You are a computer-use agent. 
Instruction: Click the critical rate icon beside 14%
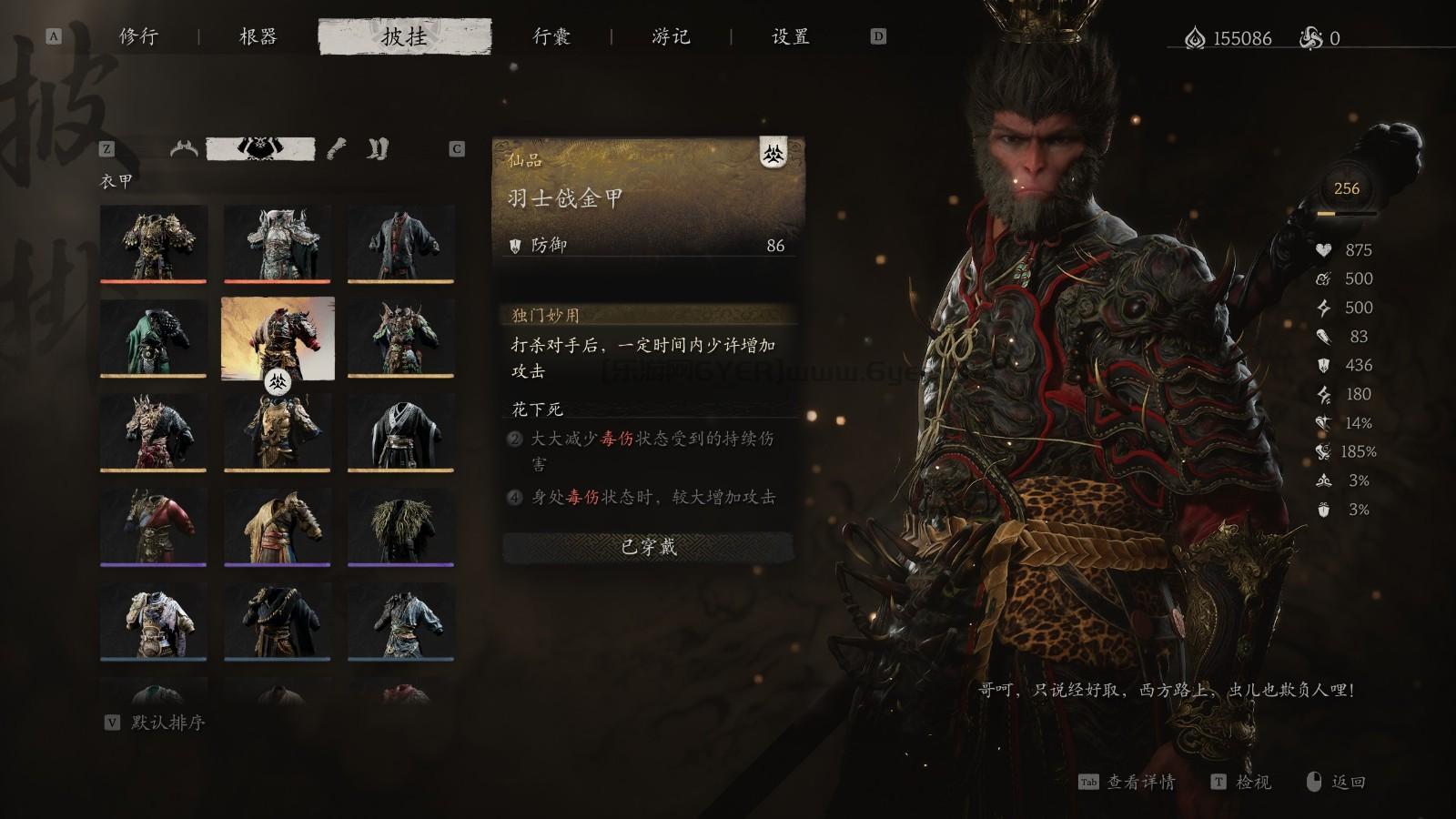pos(1321,422)
